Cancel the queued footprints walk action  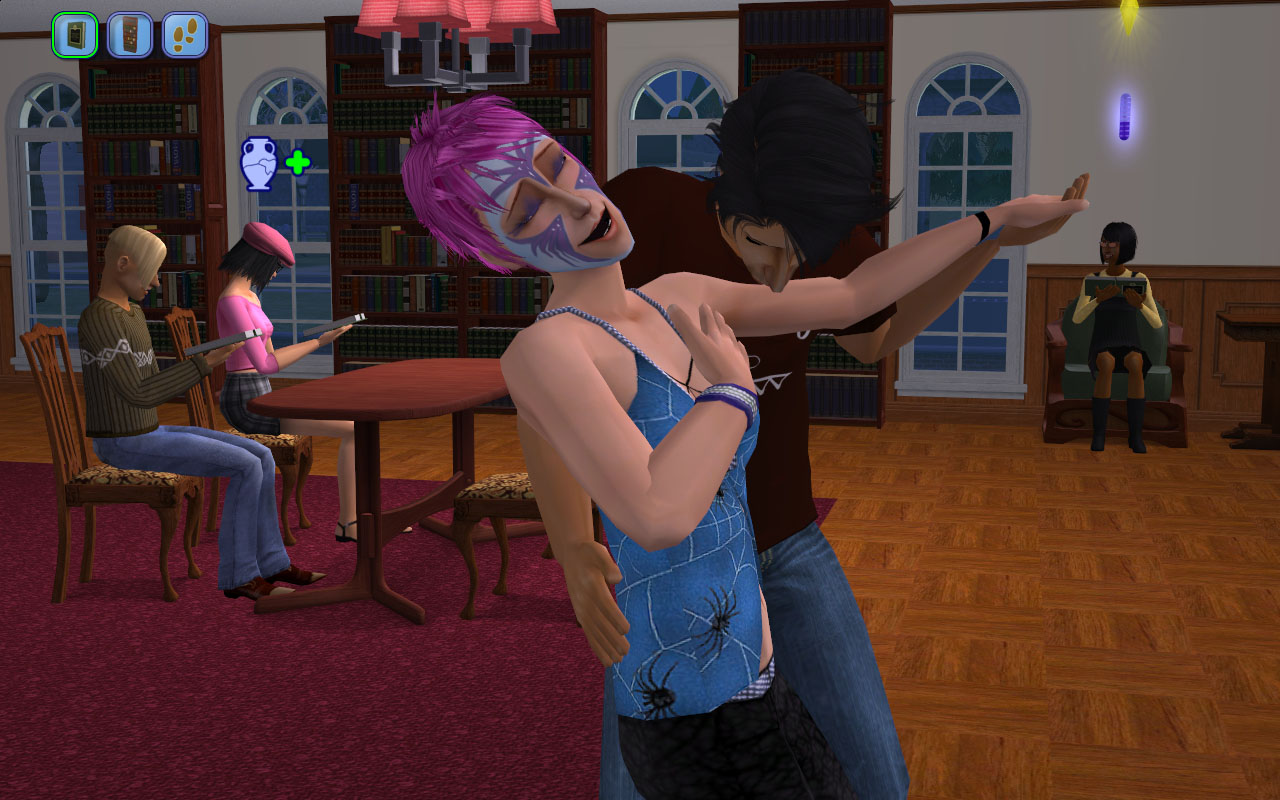pyautogui.click(x=185, y=35)
